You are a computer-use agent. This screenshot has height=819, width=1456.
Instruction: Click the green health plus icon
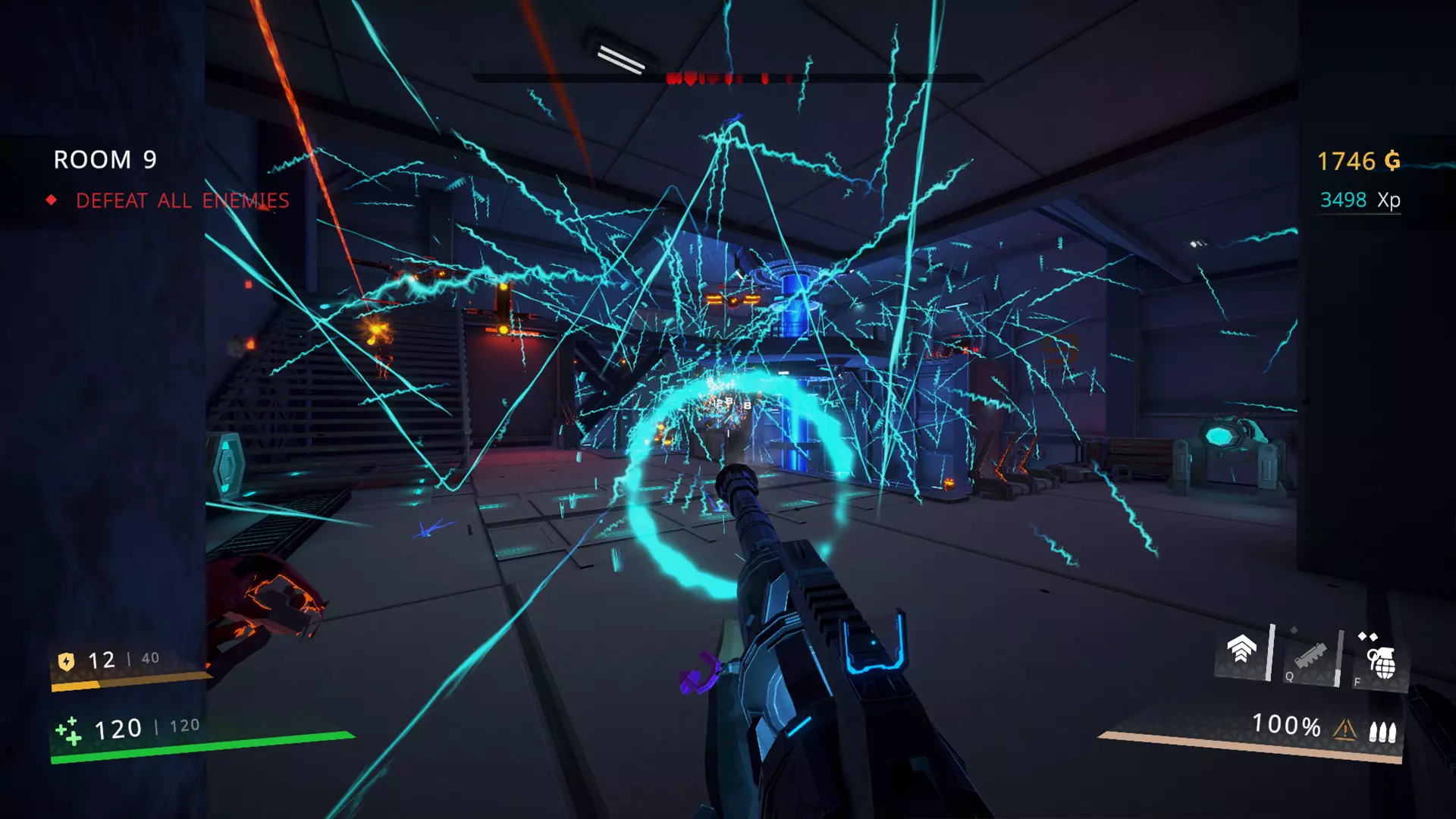pos(70,732)
